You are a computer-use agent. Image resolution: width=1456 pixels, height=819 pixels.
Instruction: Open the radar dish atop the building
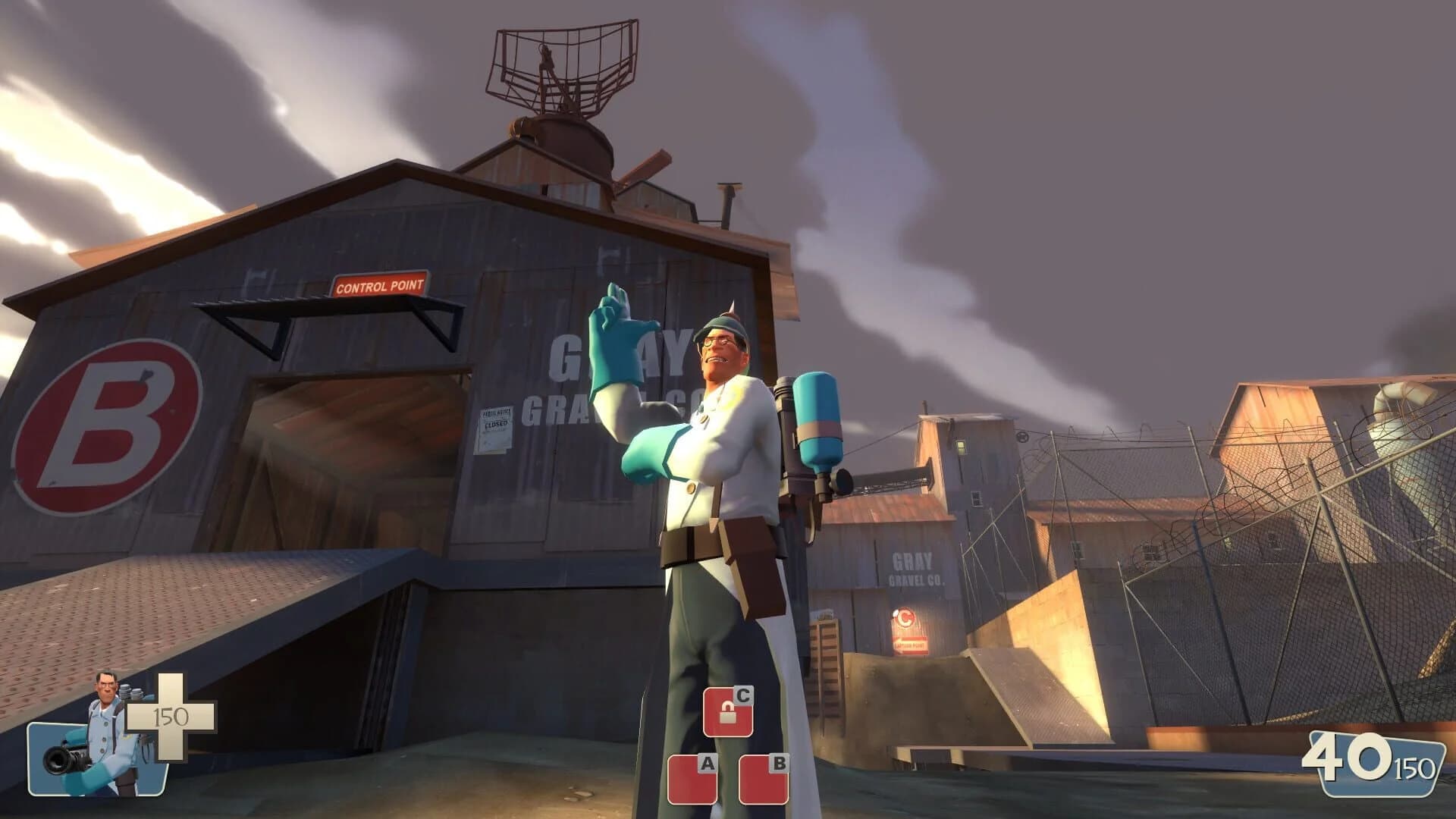[x=559, y=64]
